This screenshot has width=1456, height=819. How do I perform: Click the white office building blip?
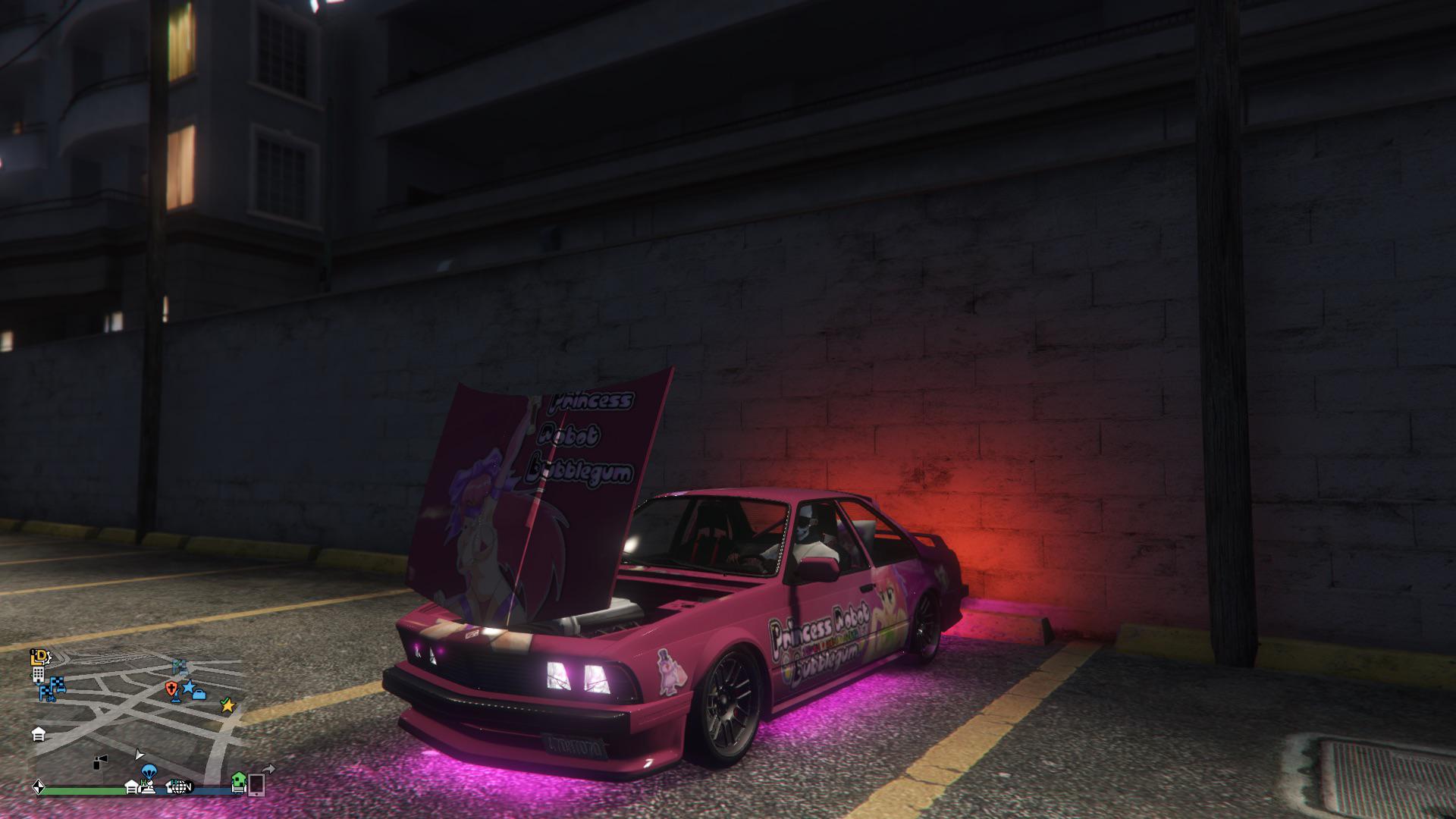click(39, 675)
